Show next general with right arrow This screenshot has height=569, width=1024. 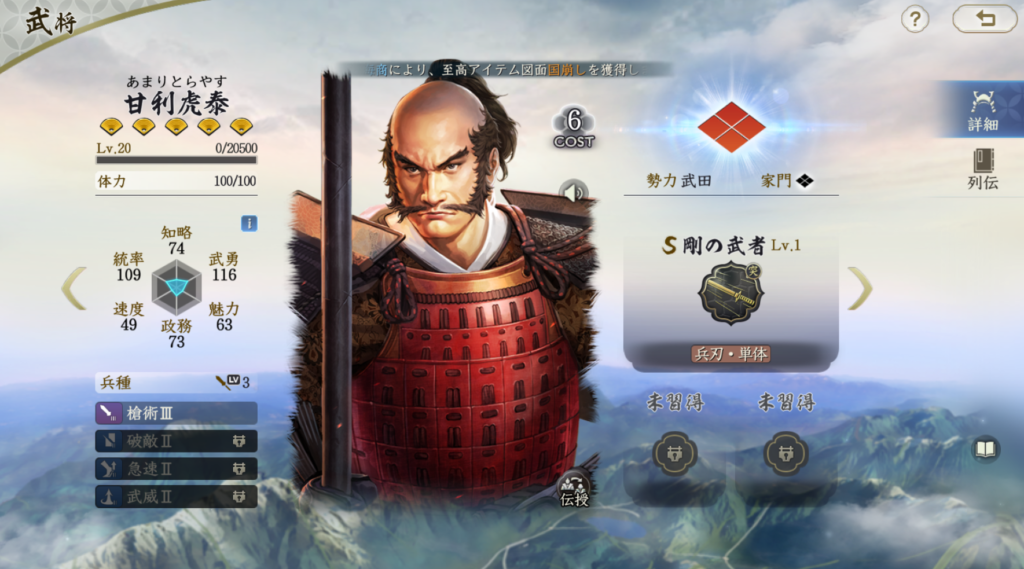click(860, 288)
